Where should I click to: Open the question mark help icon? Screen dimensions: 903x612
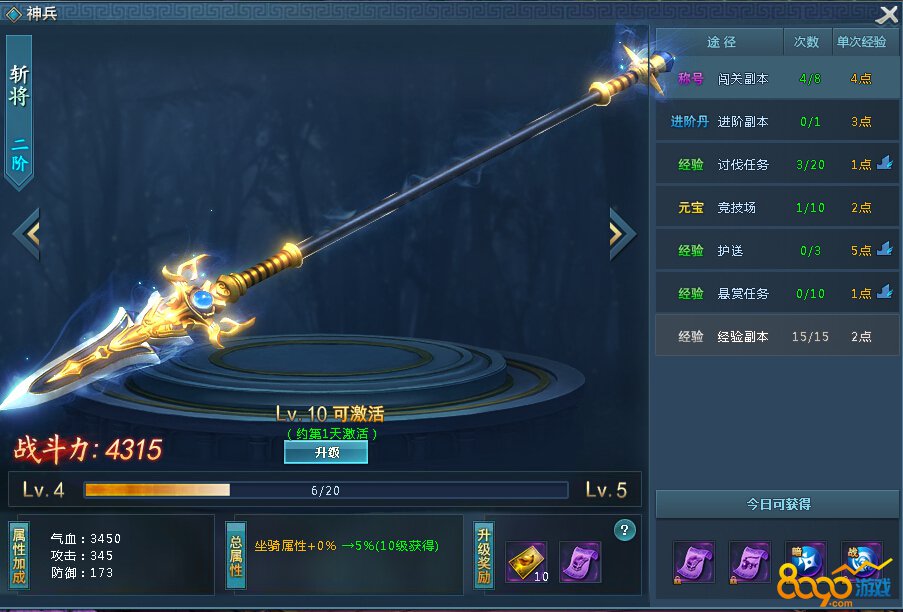point(626,530)
